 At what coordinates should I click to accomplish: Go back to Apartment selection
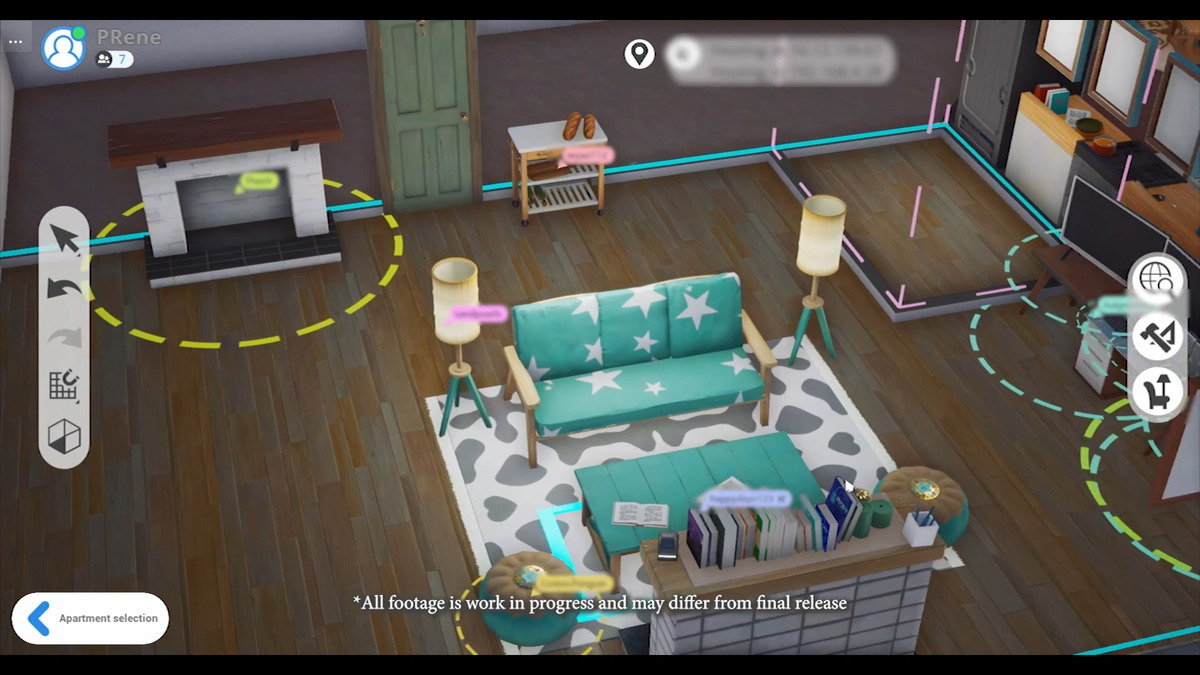pyautogui.click(x=90, y=618)
